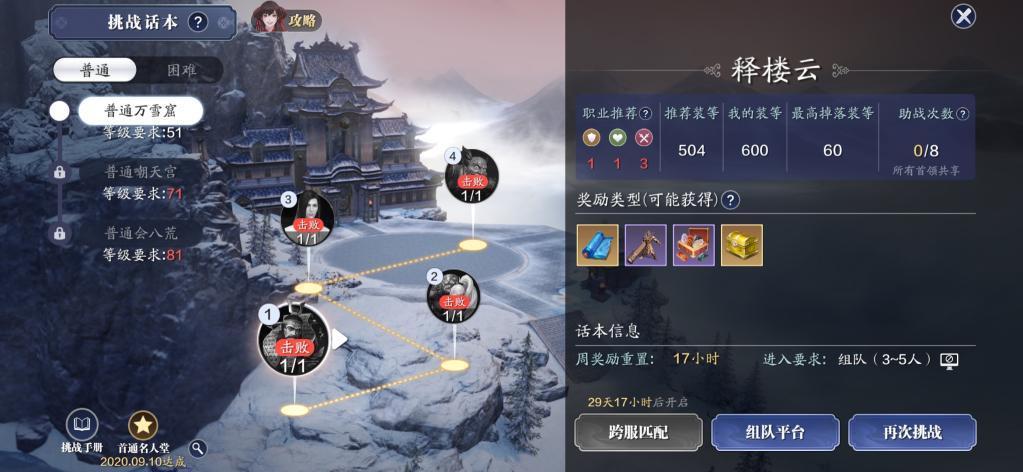This screenshot has width=1023, height=472.
Task: Switch to the 普通 difficulty tab
Action: (94, 70)
